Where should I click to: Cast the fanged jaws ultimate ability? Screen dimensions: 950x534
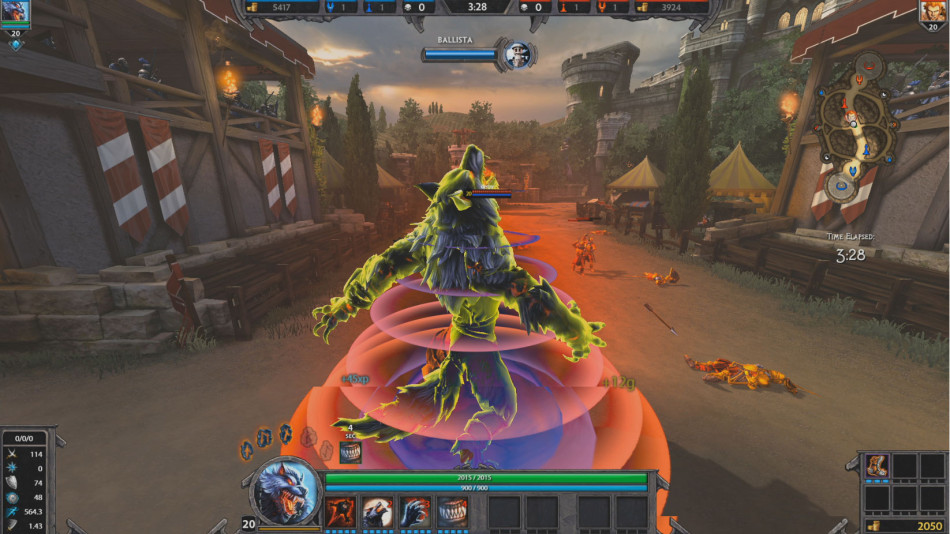453,512
